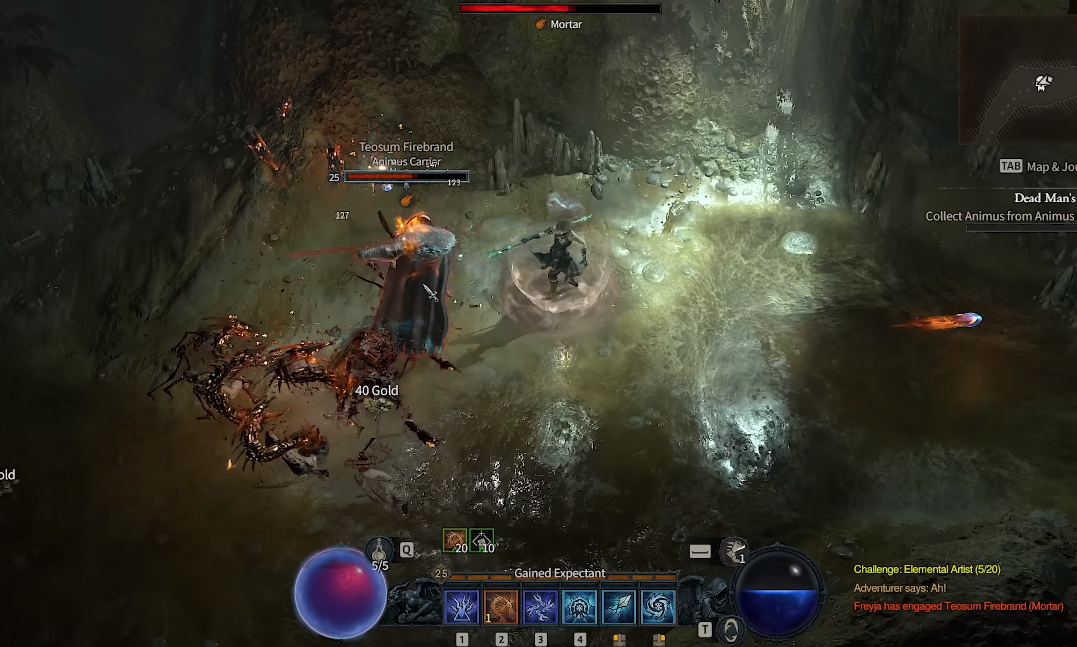Click the skull marker on the minimap
1077x647 pixels.
[x=1043, y=83]
